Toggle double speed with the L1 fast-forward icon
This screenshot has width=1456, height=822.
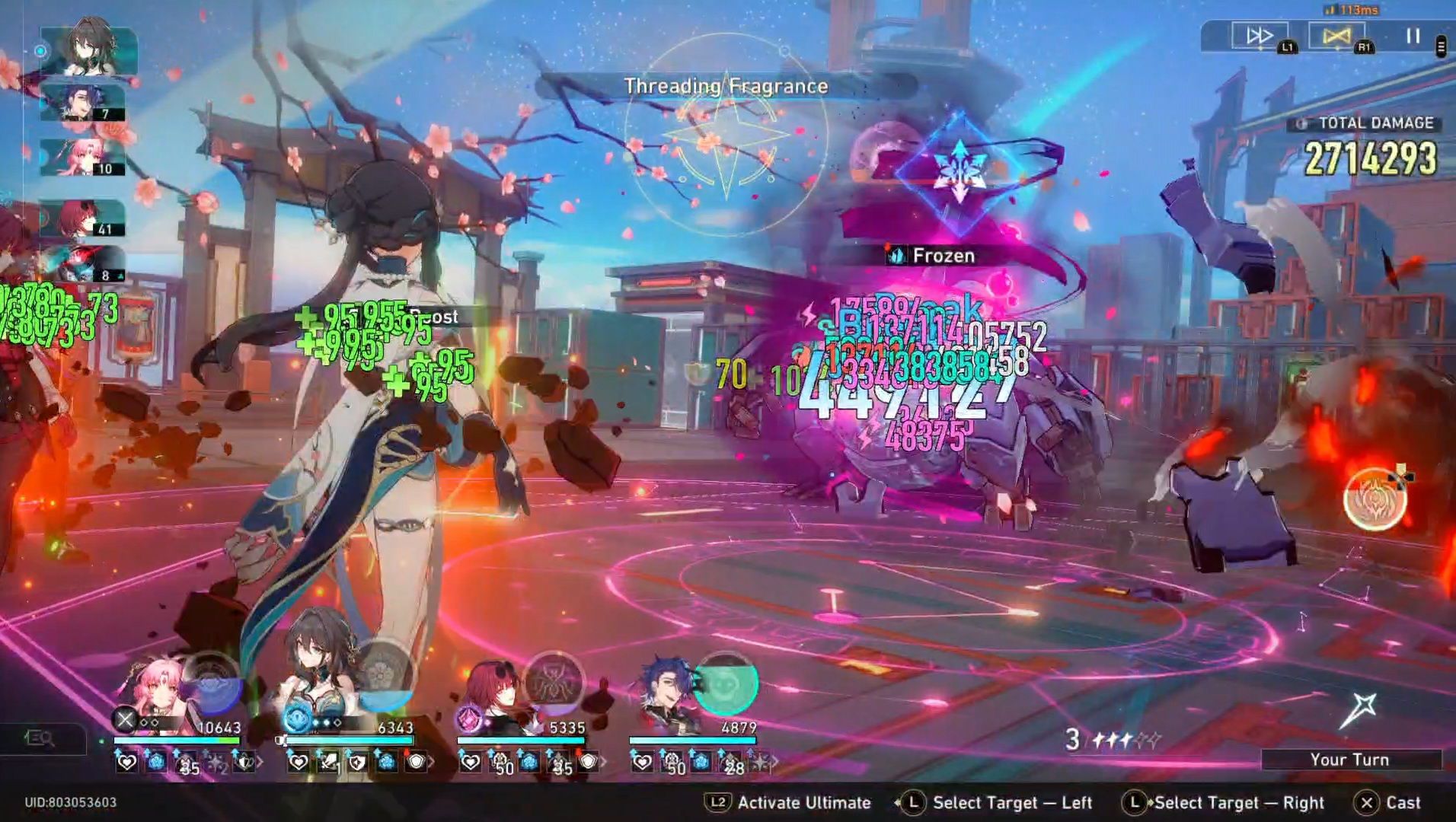coord(1258,34)
